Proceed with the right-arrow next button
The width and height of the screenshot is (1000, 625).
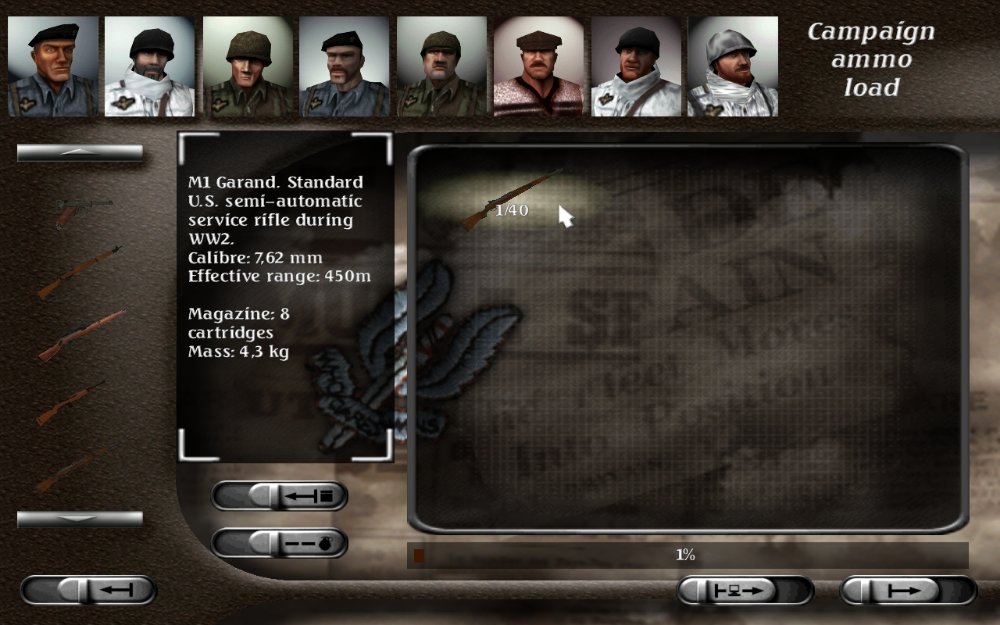(x=908, y=590)
